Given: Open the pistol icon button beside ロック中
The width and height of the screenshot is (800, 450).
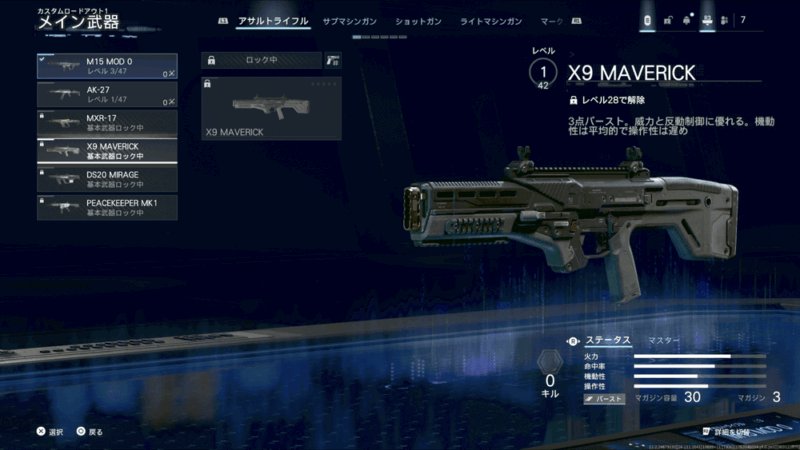Looking at the screenshot, I should point(333,60).
